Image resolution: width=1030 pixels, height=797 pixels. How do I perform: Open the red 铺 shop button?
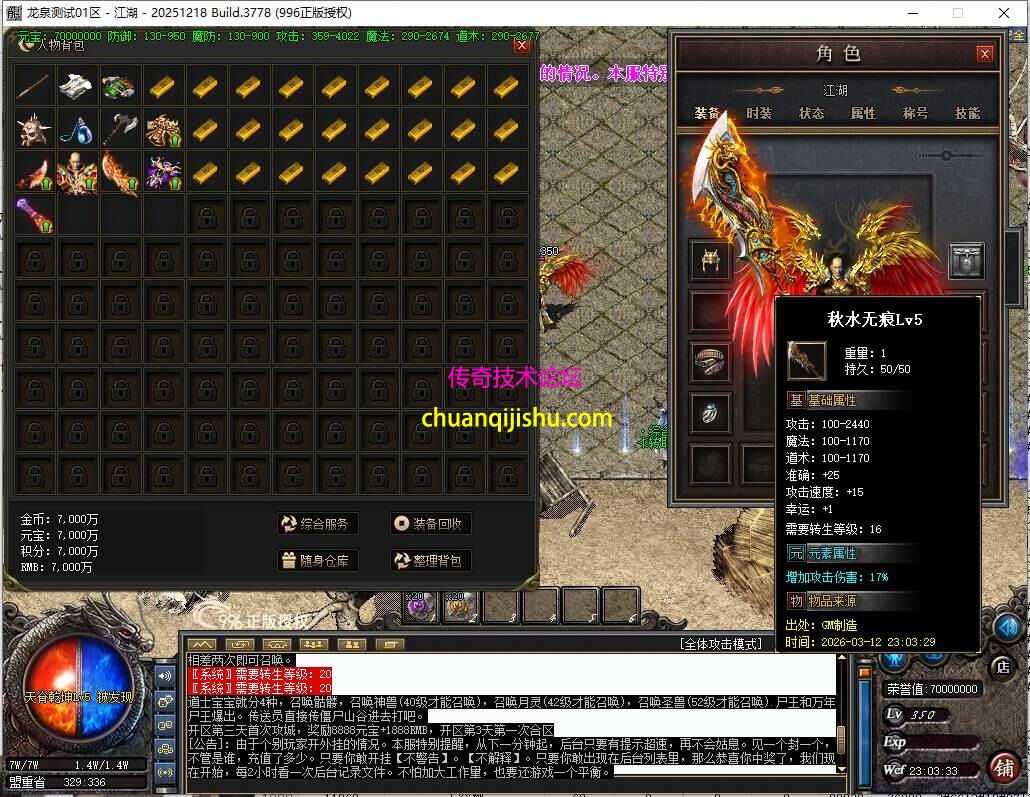(1003, 767)
